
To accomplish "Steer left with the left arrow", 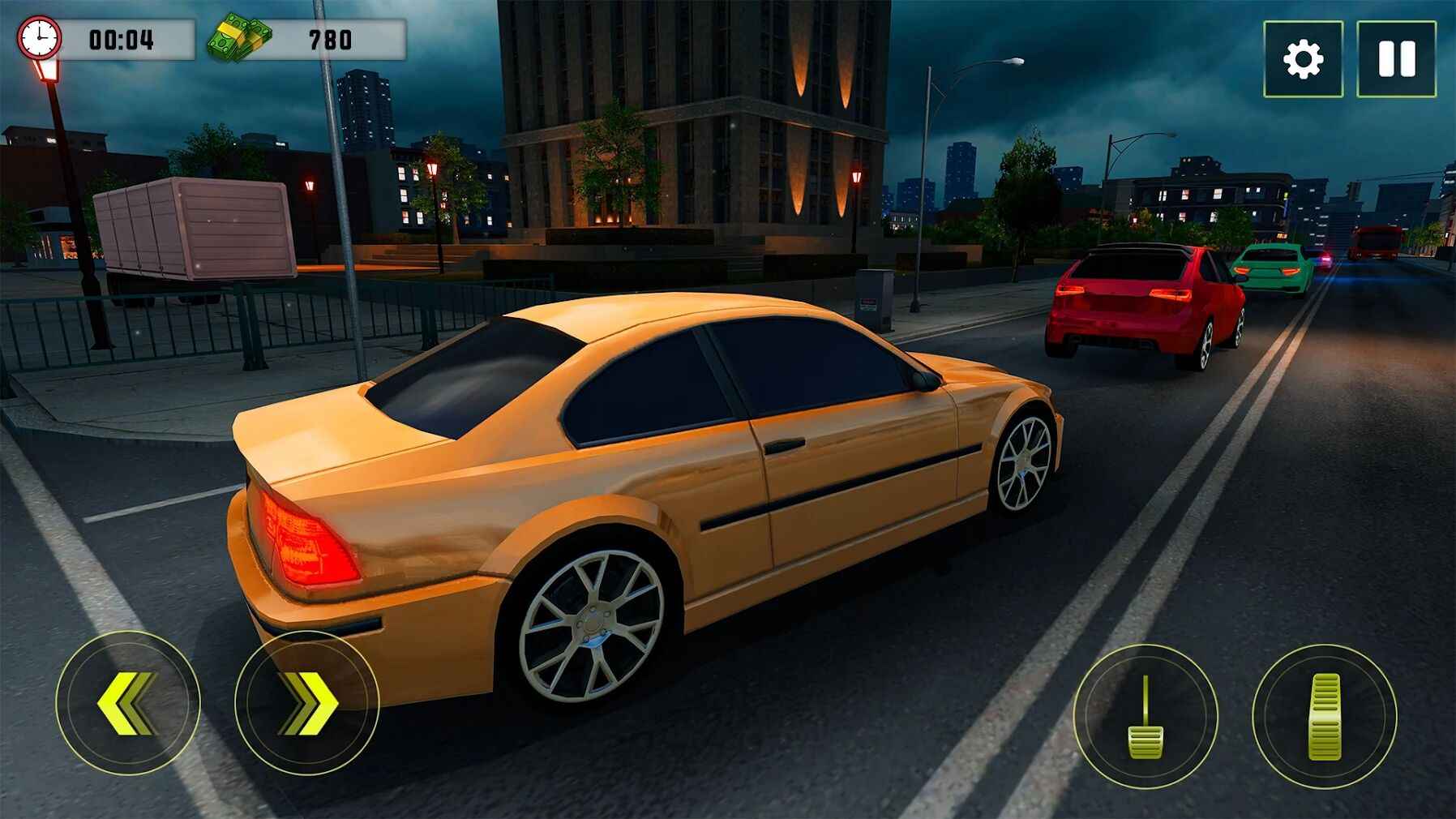I will pos(128,702).
